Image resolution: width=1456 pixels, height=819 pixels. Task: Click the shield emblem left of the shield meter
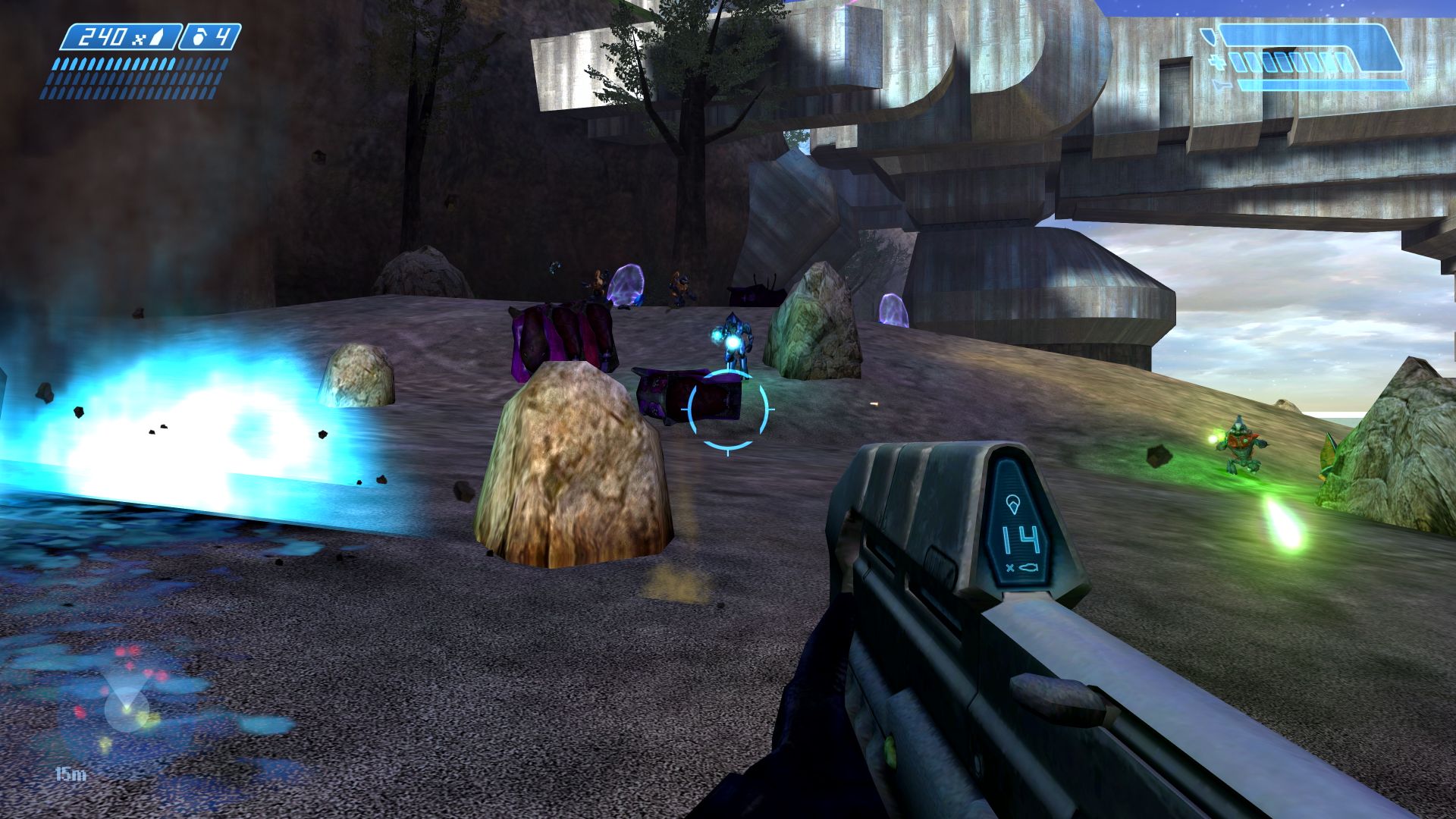(1209, 36)
